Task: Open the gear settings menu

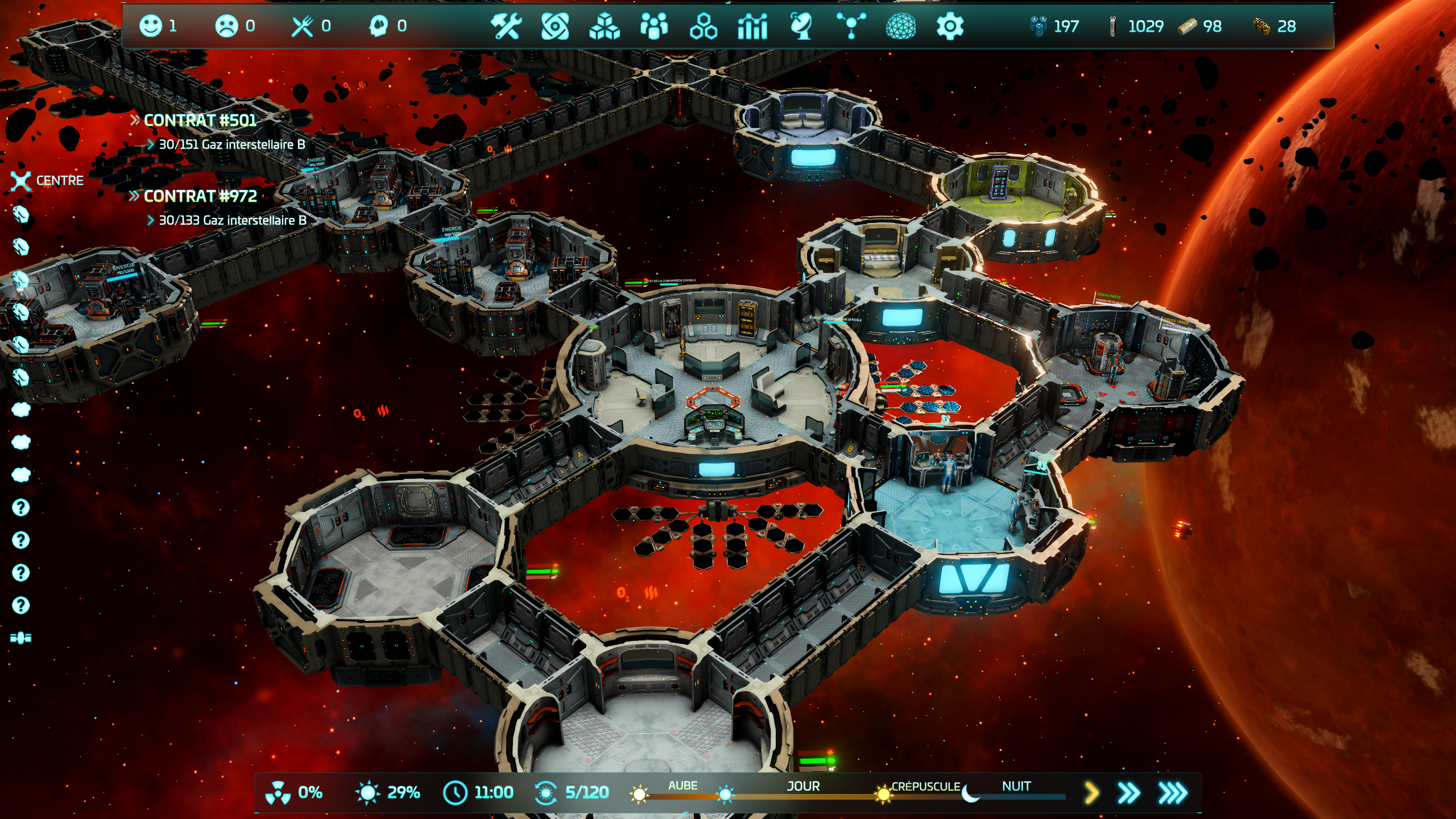Action: (950, 26)
